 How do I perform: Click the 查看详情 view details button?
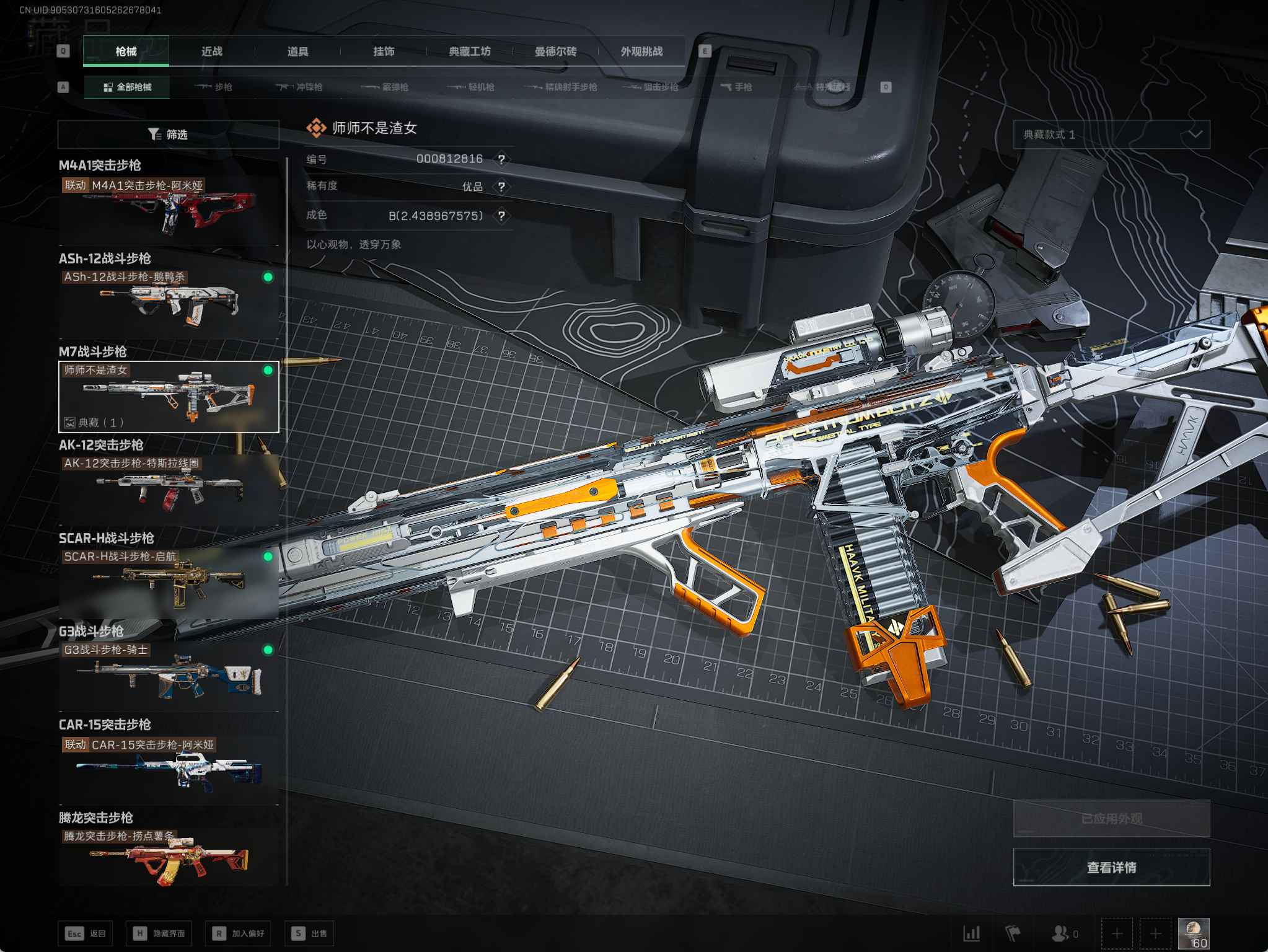(x=1111, y=867)
